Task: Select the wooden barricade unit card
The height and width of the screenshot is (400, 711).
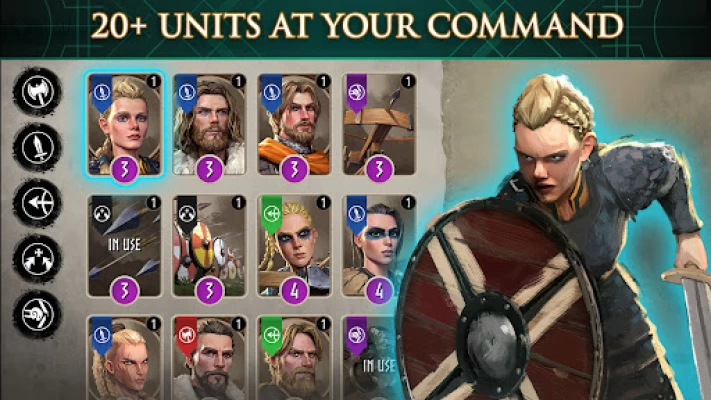Action: (380, 124)
